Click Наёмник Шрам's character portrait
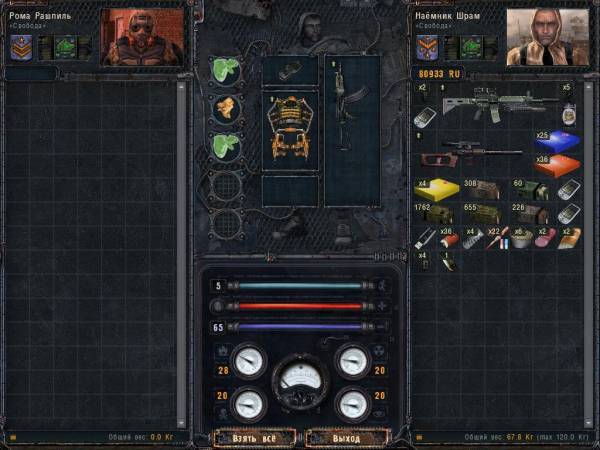 (547, 37)
